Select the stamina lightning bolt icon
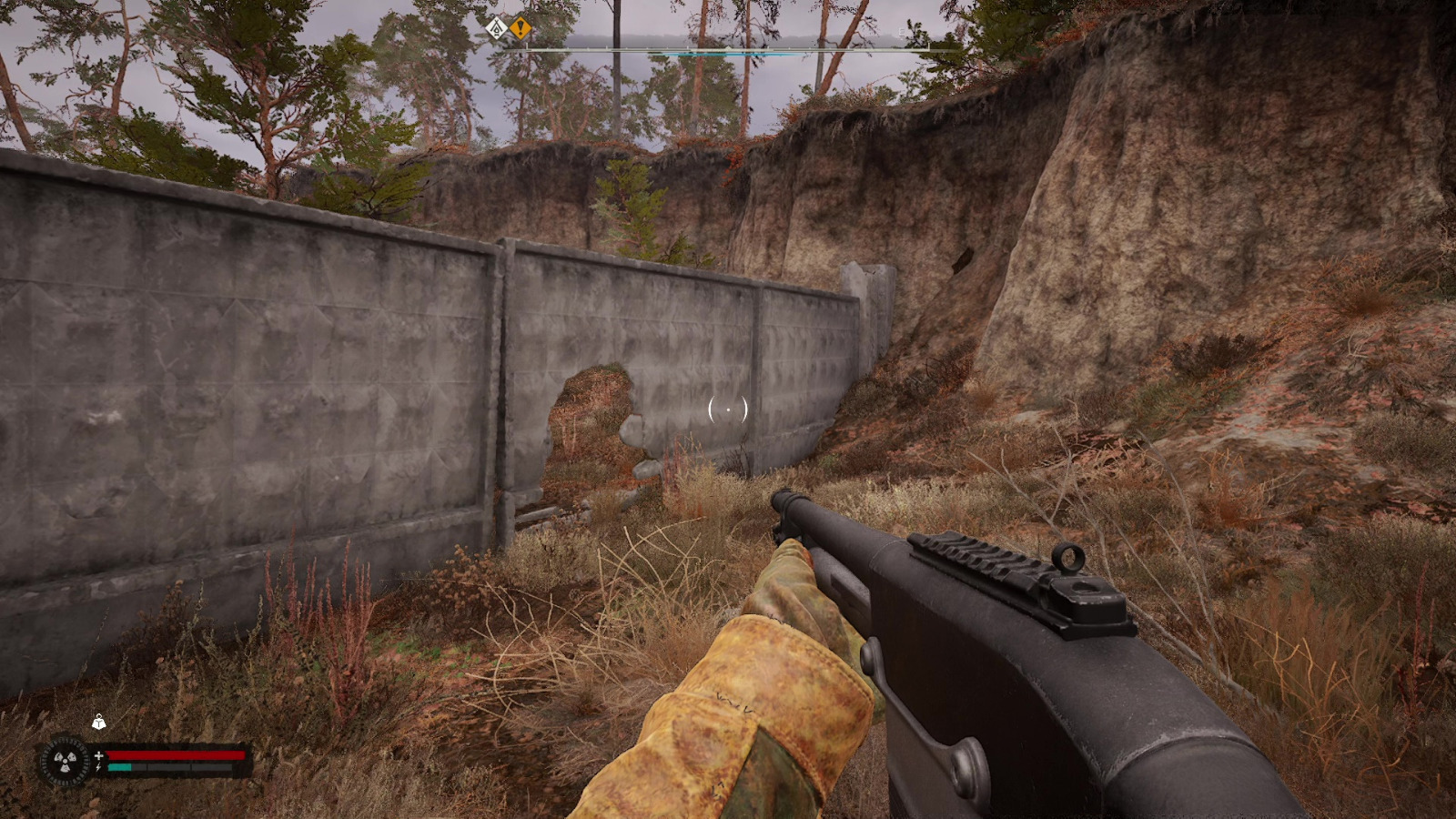 98,767
